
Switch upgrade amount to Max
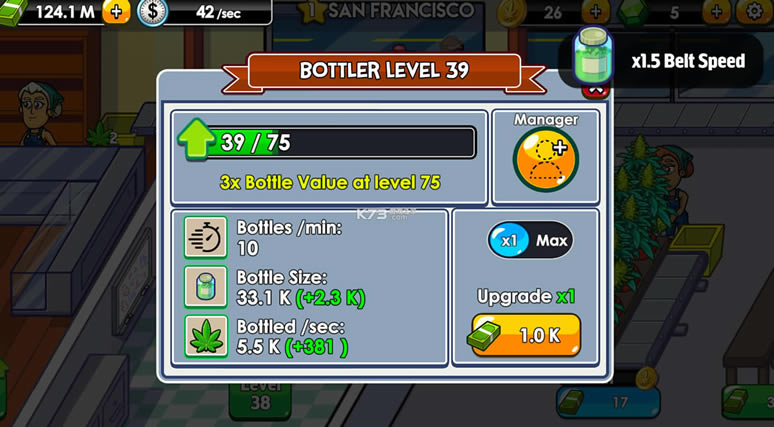point(552,241)
